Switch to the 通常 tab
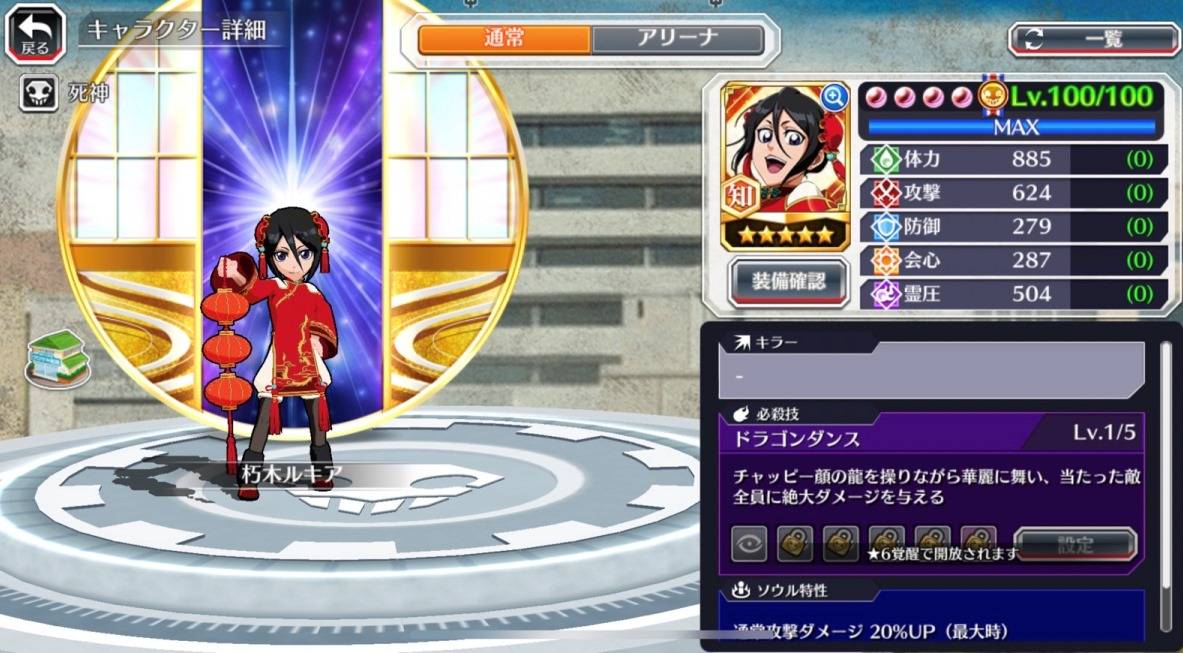The width and height of the screenshot is (1183, 653). point(504,39)
